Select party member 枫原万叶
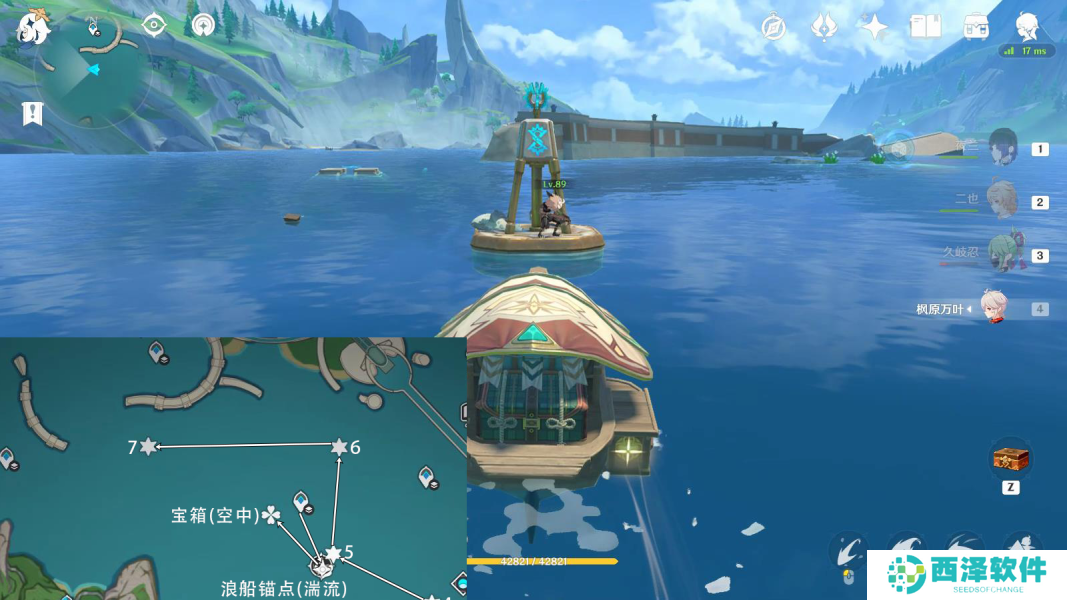The height and width of the screenshot is (600, 1067). click(x=993, y=309)
